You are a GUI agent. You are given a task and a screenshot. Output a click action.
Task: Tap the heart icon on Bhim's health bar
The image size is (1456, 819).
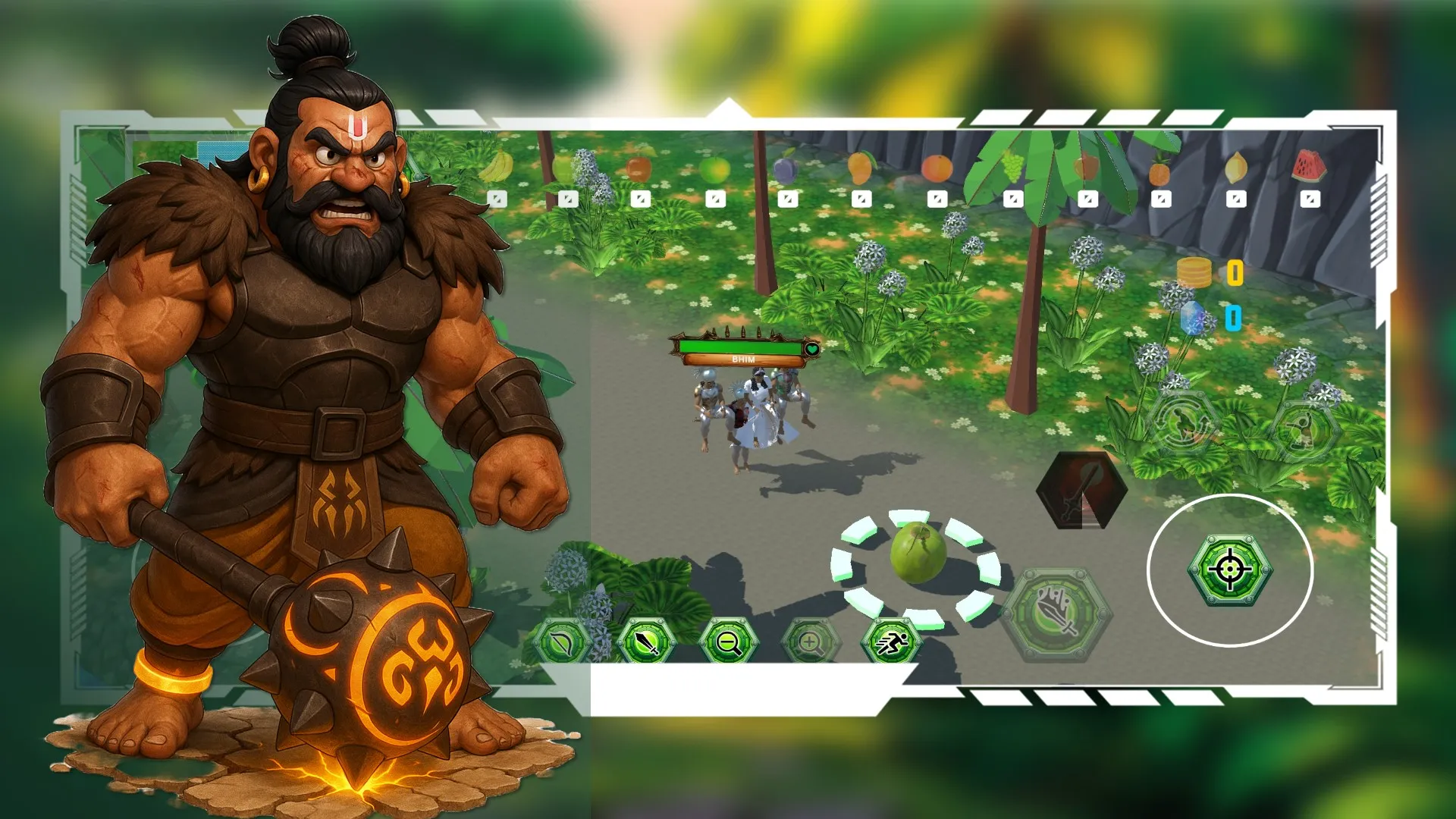811,347
